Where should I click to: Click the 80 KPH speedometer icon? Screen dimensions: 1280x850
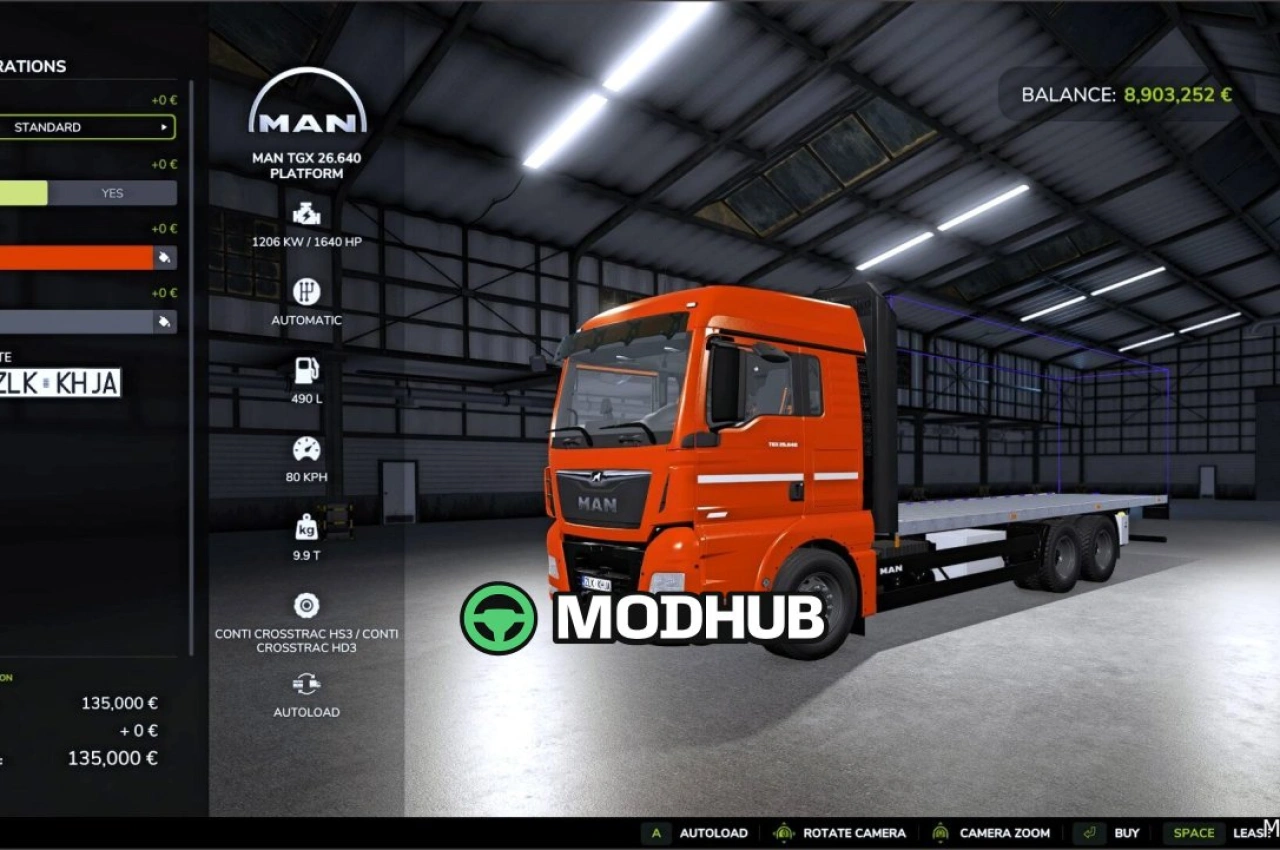coord(305,446)
